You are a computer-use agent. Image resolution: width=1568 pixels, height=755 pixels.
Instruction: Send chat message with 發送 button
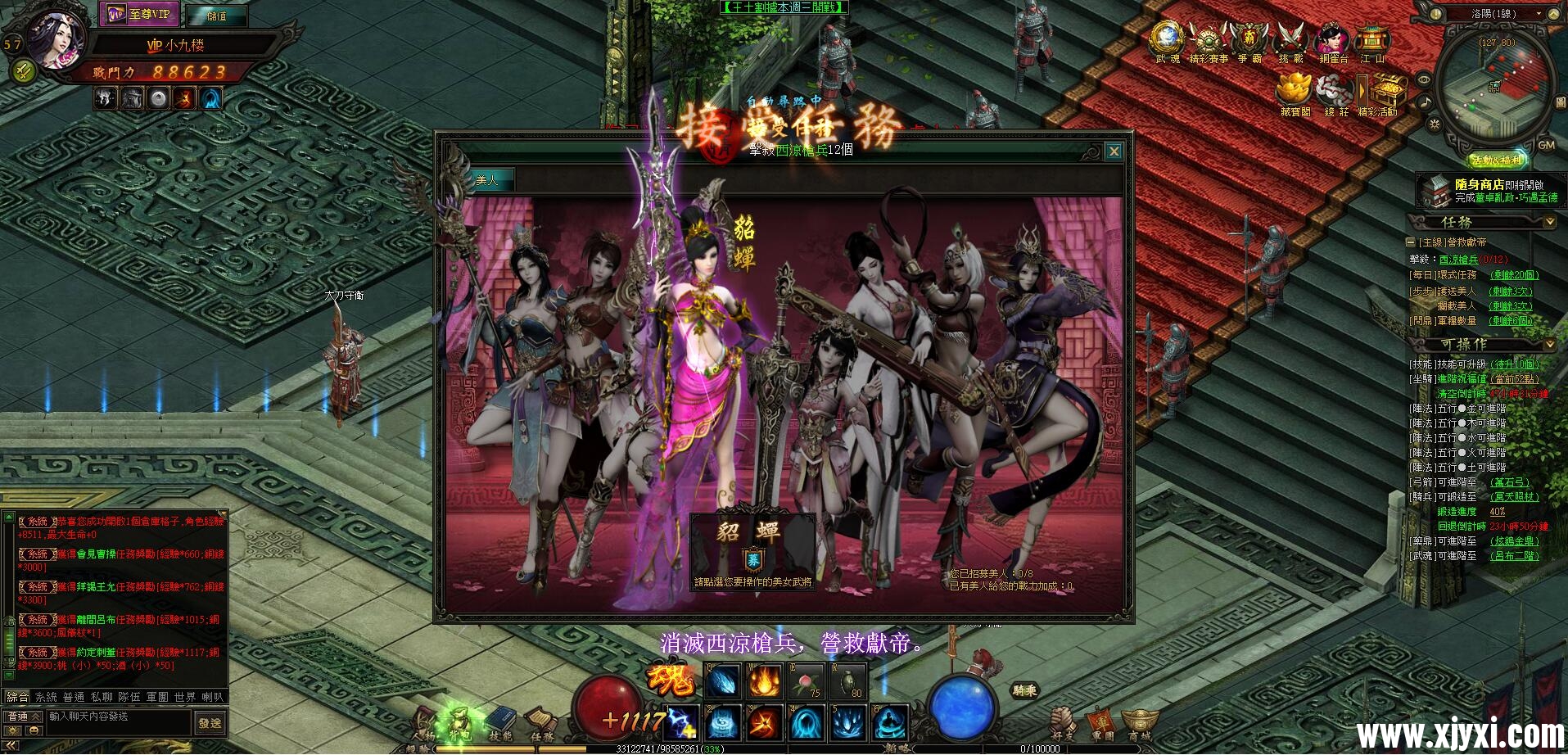[210, 723]
